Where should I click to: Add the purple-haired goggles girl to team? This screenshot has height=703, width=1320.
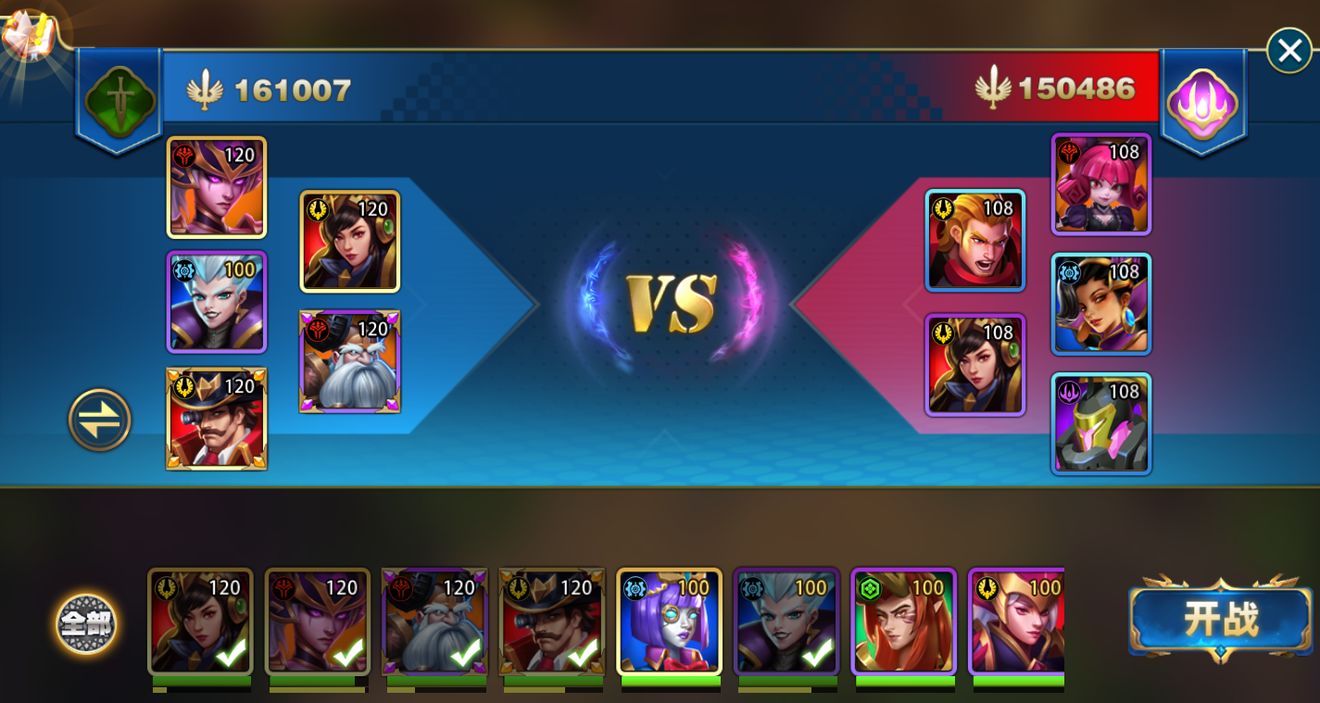(669, 622)
